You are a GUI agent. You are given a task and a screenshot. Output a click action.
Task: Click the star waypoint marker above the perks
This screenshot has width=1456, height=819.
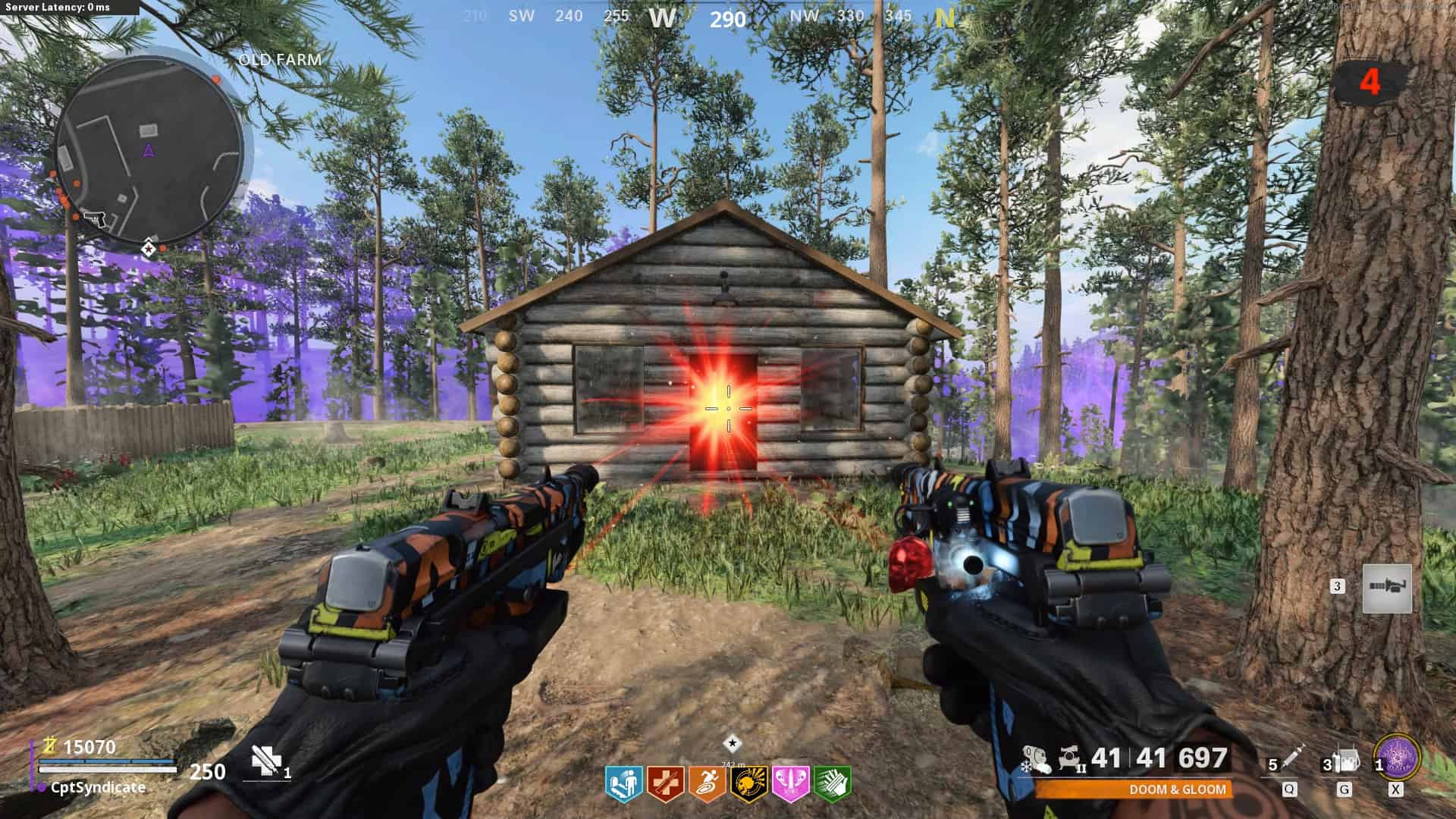click(732, 744)
